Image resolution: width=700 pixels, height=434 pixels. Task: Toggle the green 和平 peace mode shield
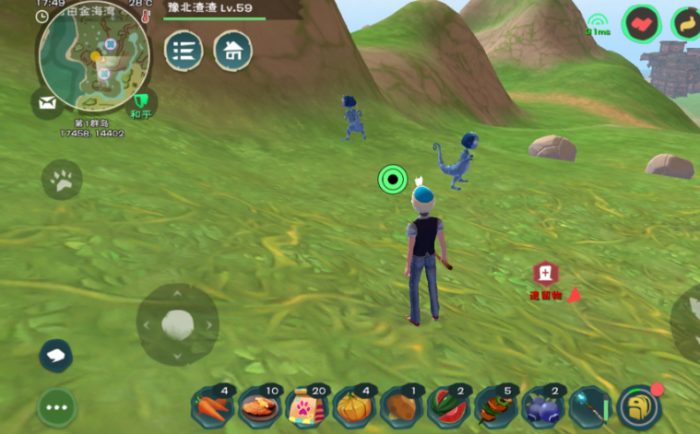coord(143,102)
